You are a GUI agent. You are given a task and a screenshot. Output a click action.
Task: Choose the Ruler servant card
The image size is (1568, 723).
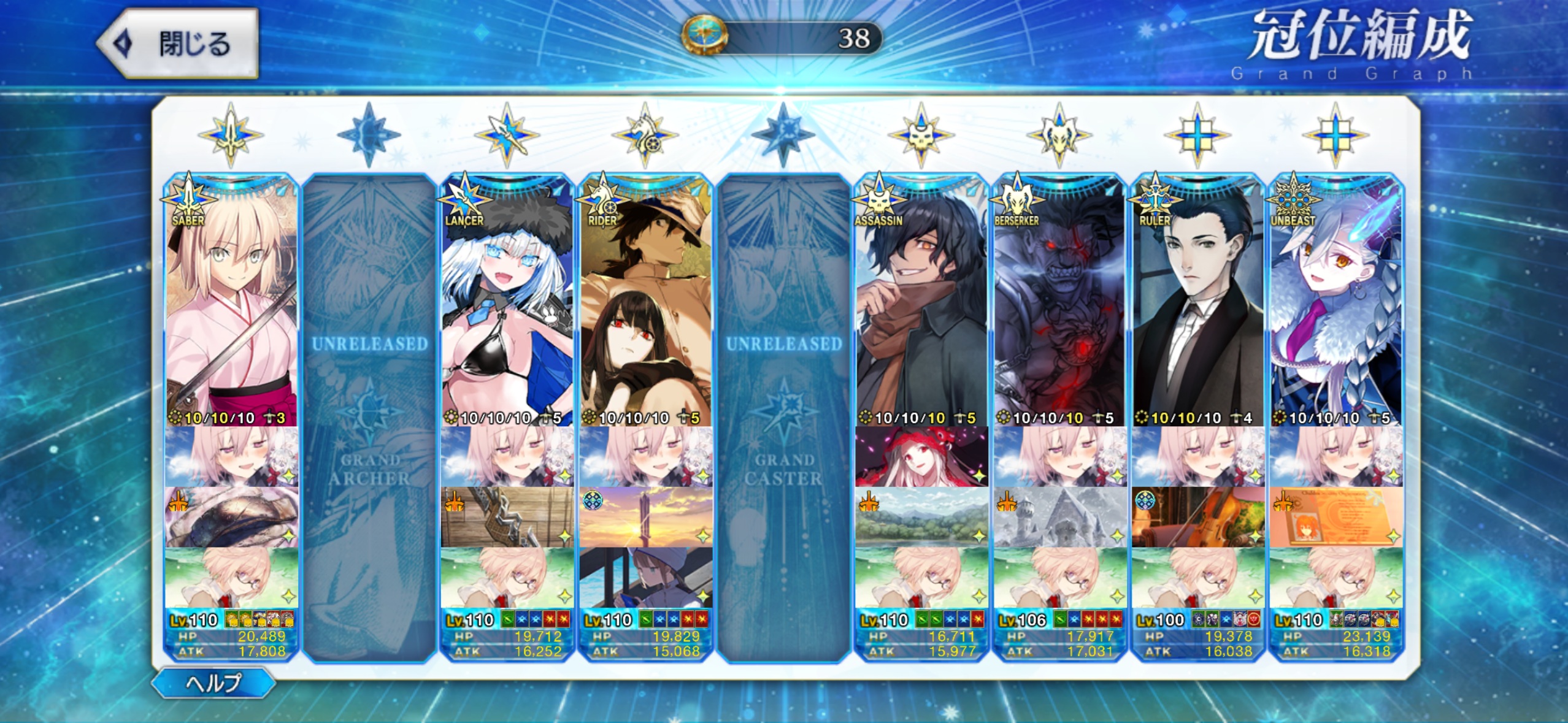(1197, 307)
